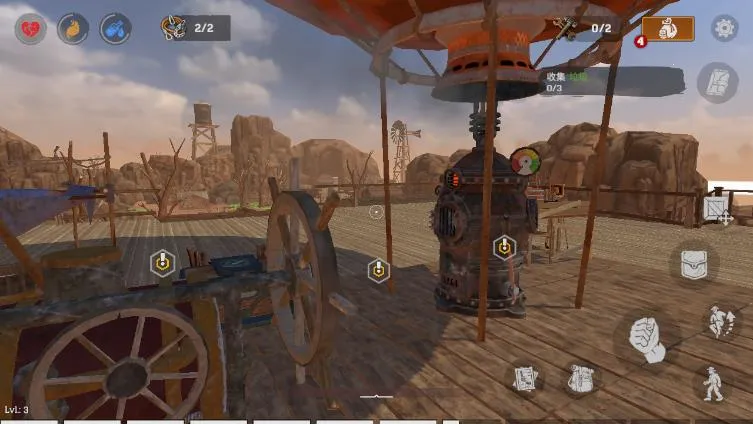Select the build placement cube icon
This screenshot has height=424, width=753.
717,209
